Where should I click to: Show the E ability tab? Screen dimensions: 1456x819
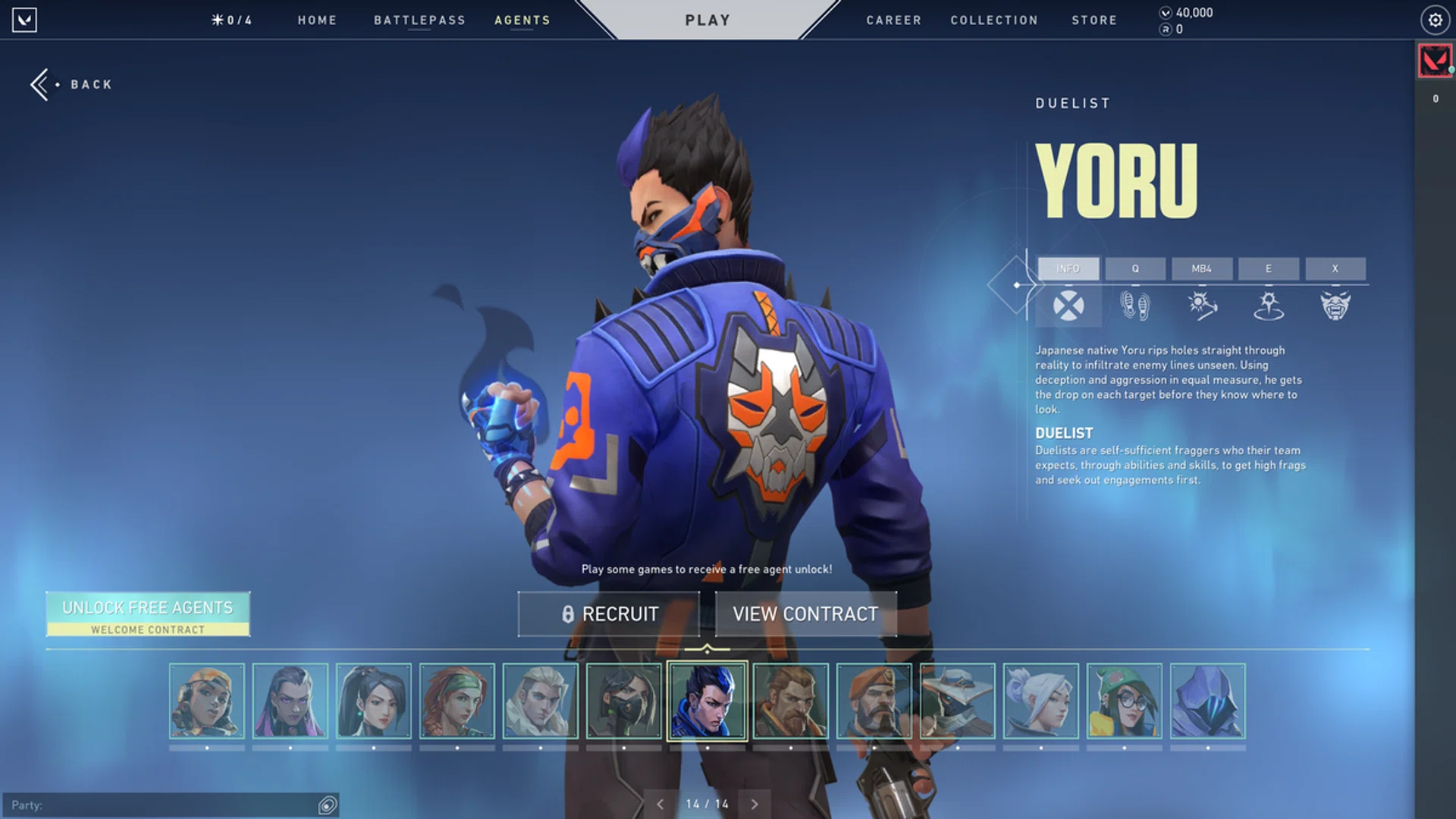point(1268,268)
